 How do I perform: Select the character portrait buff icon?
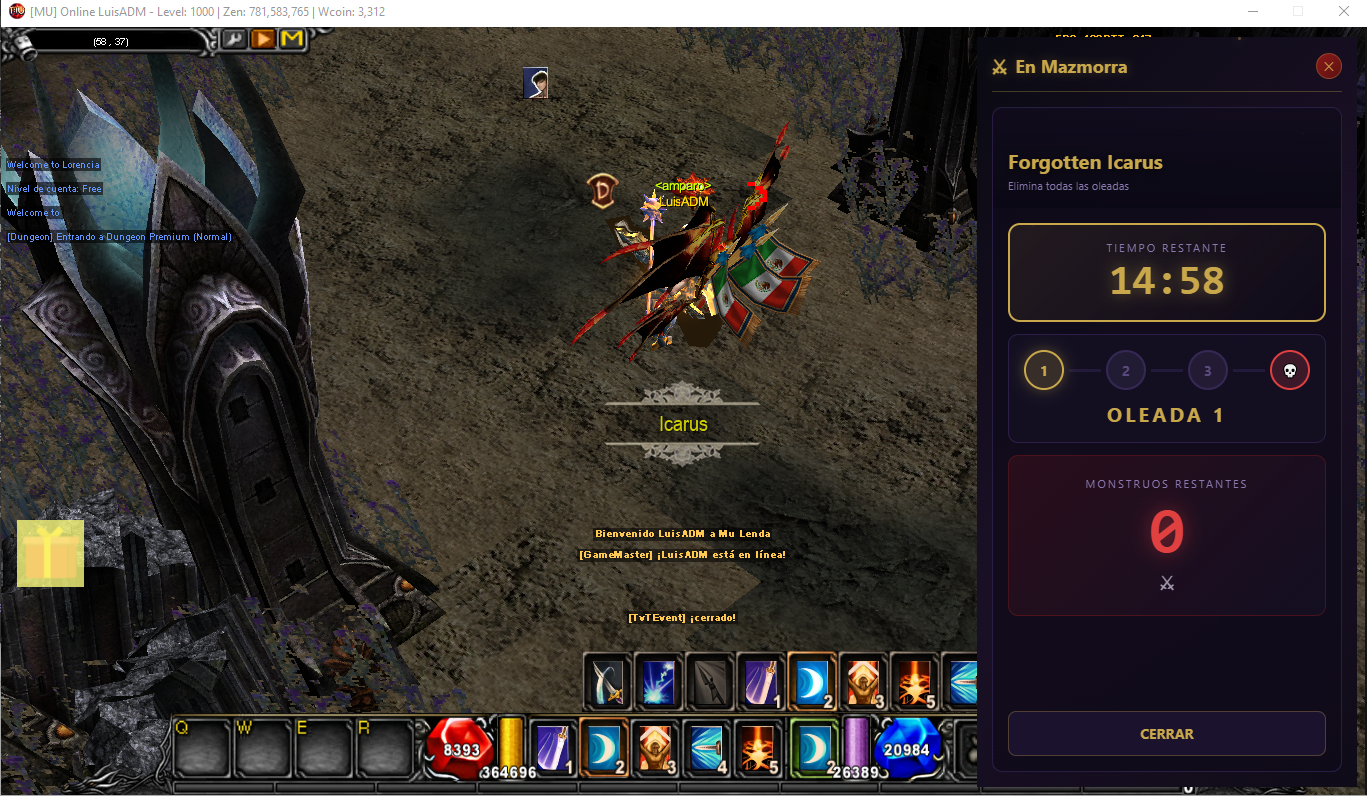(536, 83)
